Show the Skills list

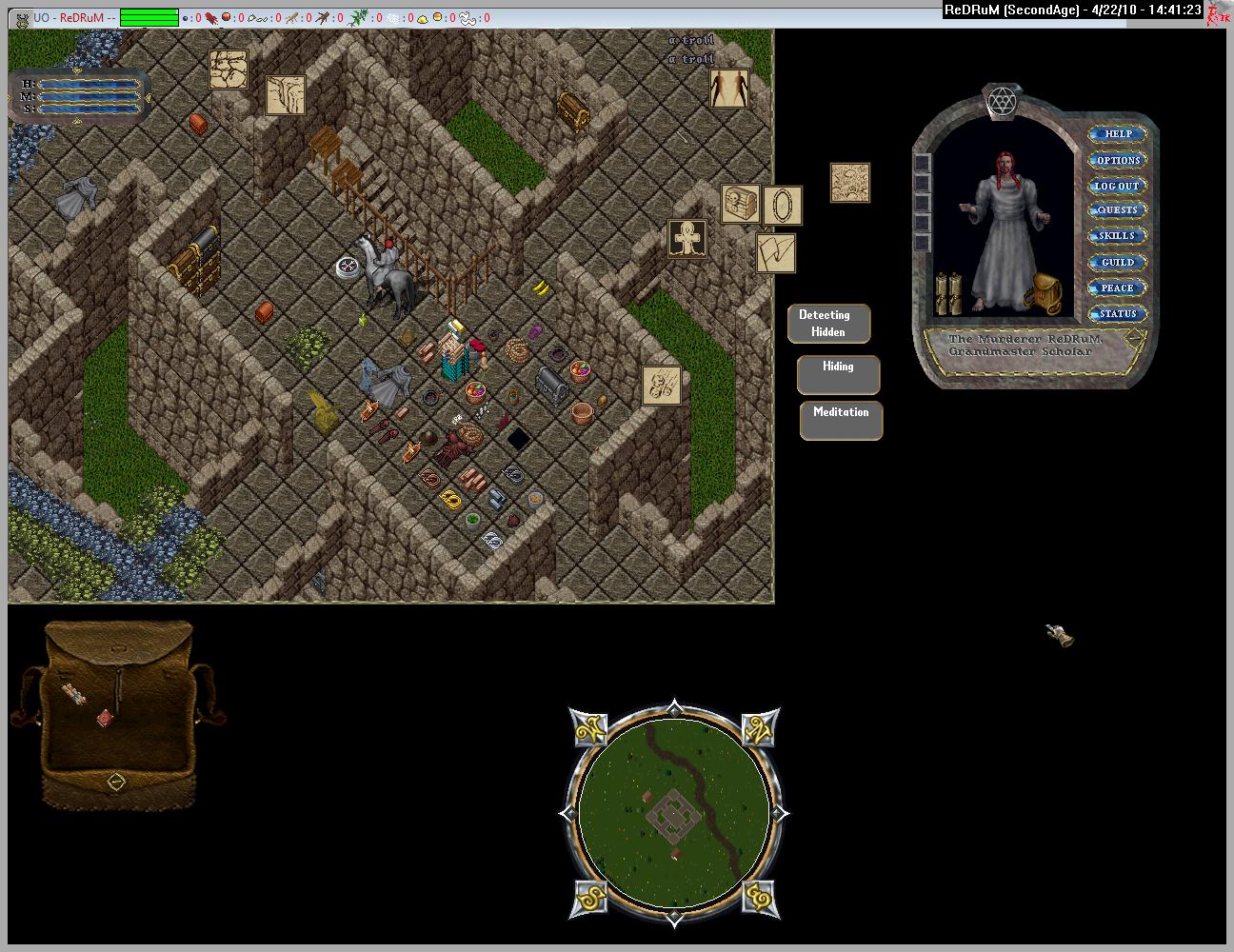click(1117, 236)
